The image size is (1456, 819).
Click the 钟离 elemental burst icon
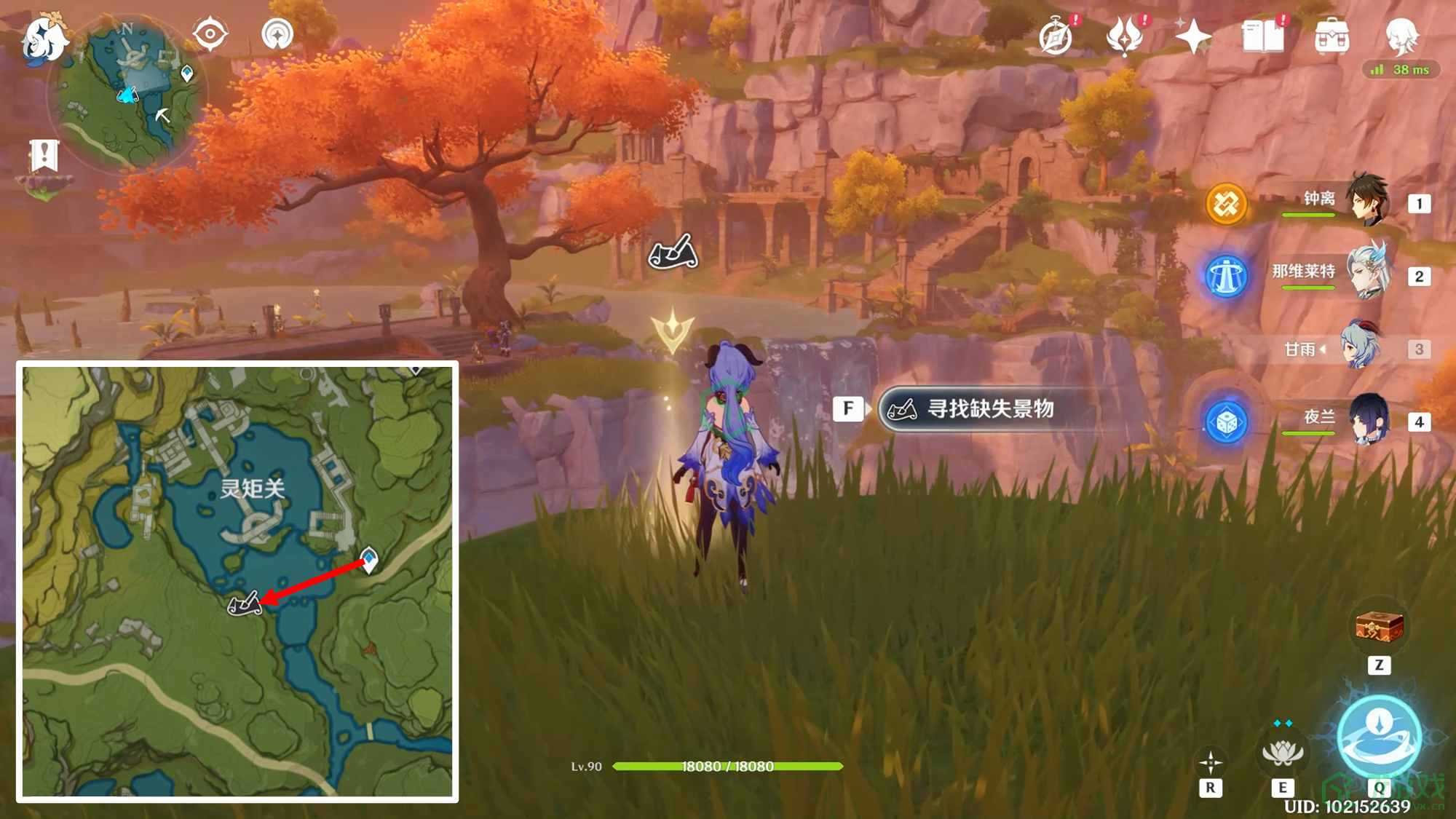pyautogui.click(x=1227, y=204)
